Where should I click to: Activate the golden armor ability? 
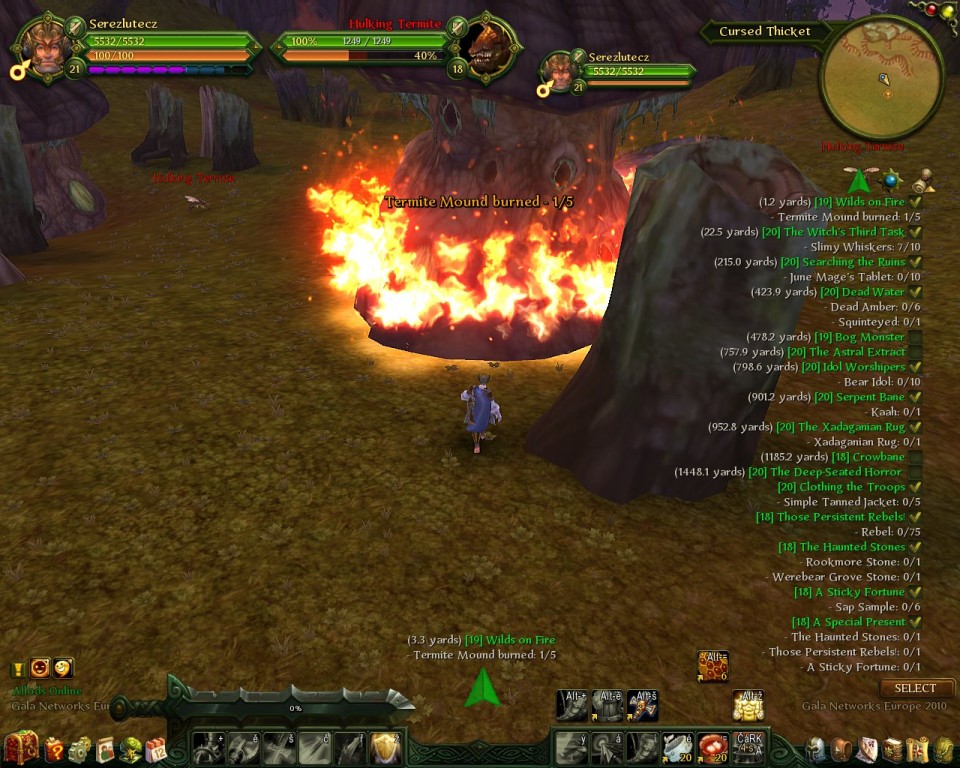click(x=748, y=705)
